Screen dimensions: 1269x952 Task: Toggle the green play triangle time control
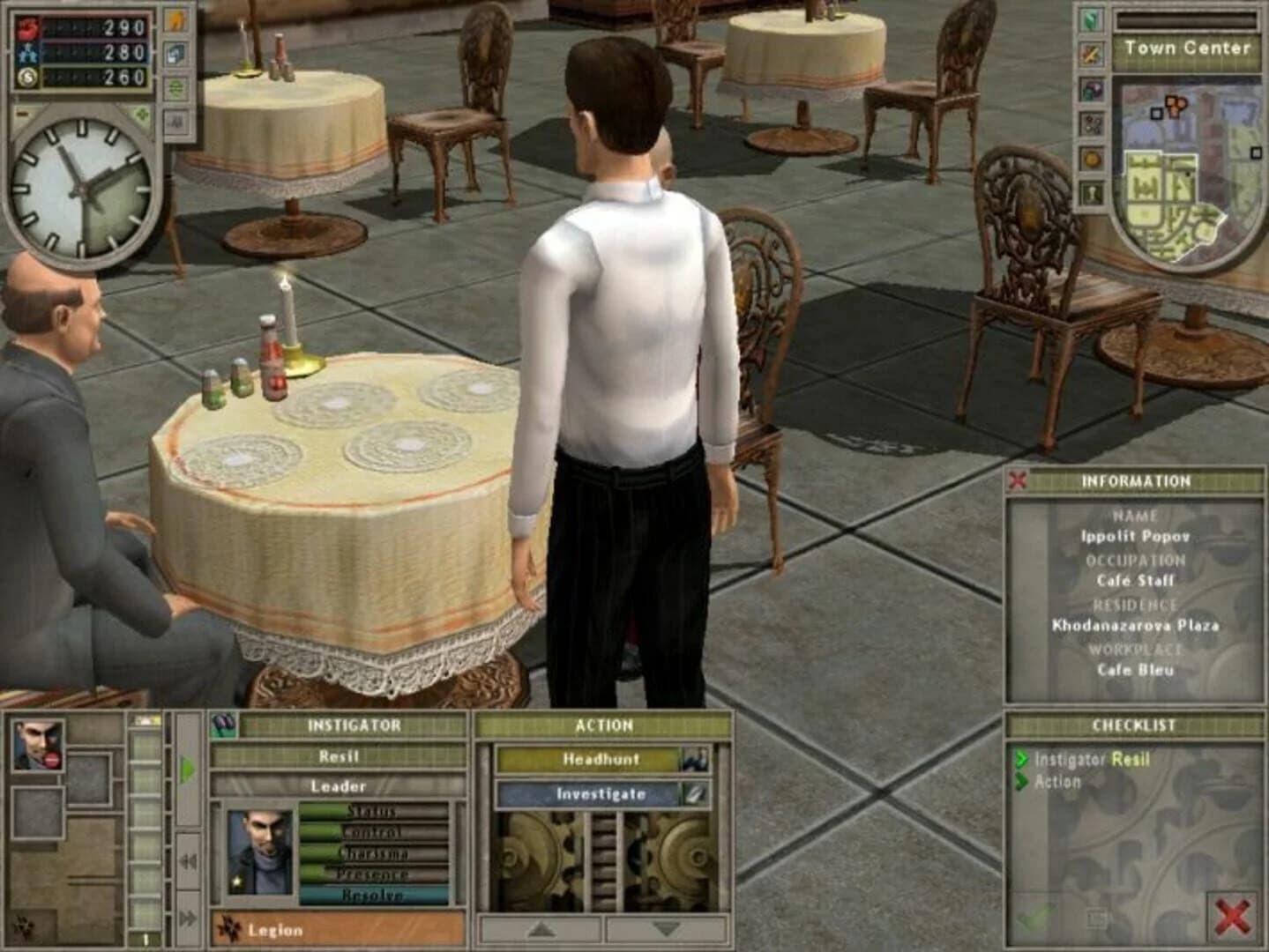pyautogui.click(x=189, y=766)
